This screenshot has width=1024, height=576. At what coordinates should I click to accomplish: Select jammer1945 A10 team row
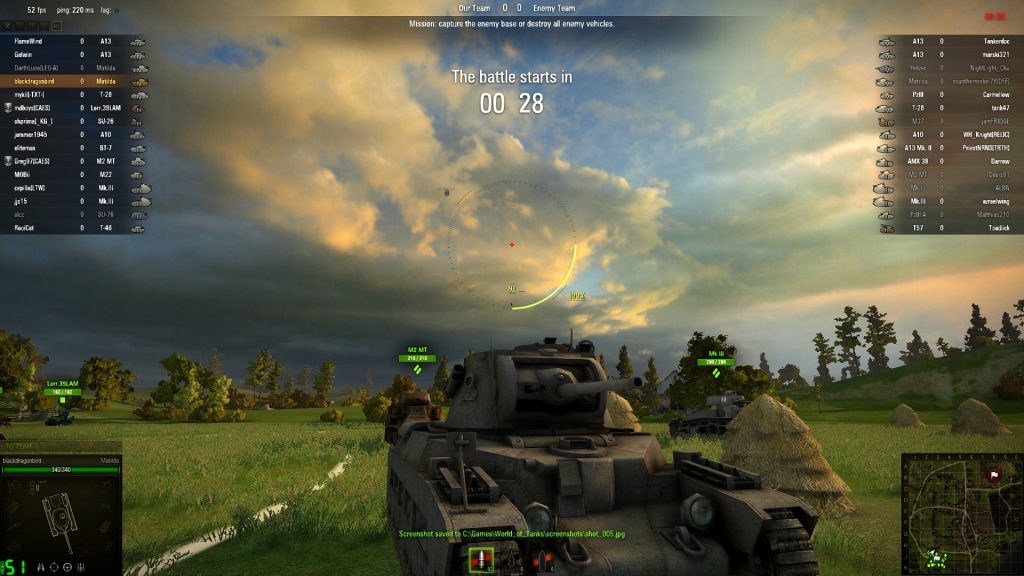pyautogui.click(x=76, y=134)
